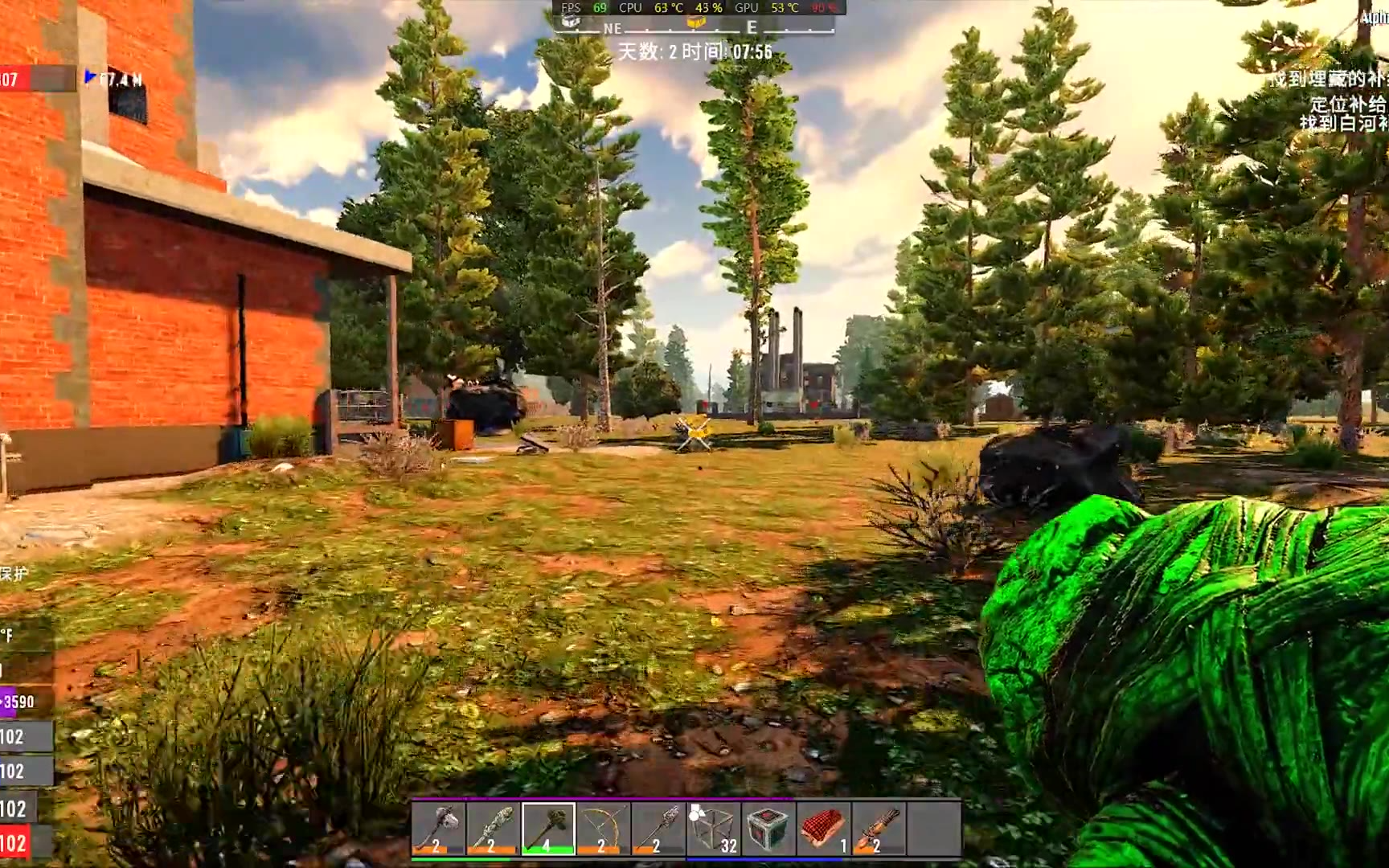
Task: Select the stone axe hotbar slot
Action: tap(438, 828)
